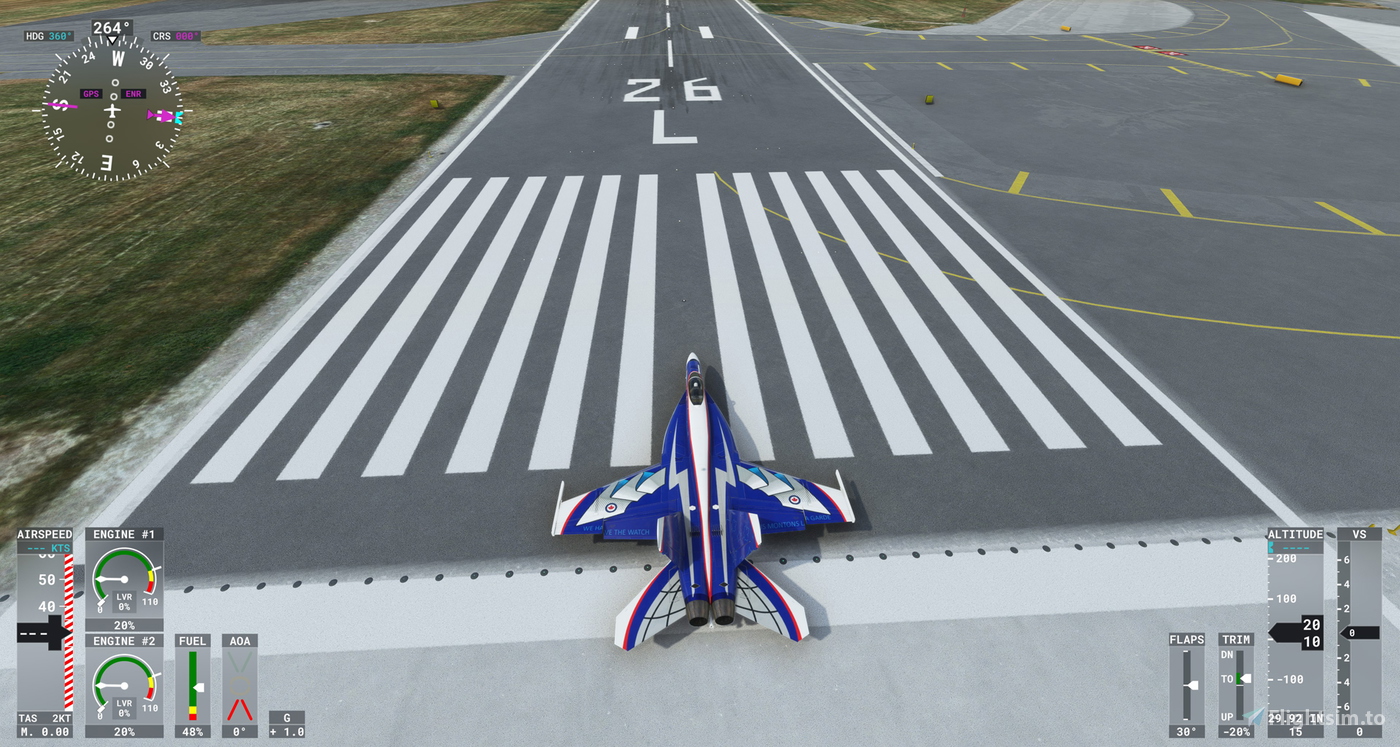Click the FUEL gauge showing 48%
Viewport: 1400px width, 747px height.
pyautogui.click(x=192, y=690)
